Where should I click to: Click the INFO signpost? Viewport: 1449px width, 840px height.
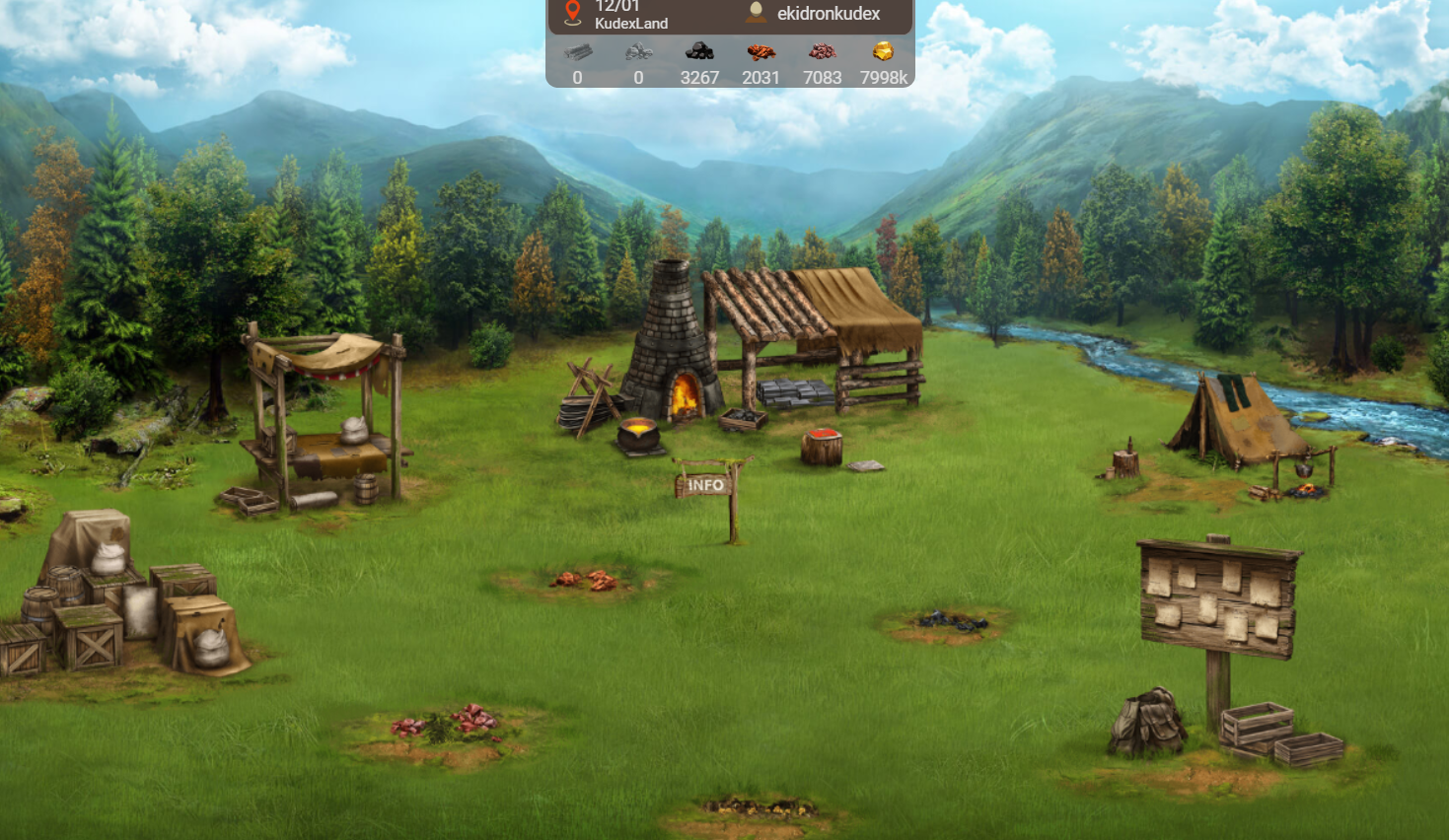point(707,485)
